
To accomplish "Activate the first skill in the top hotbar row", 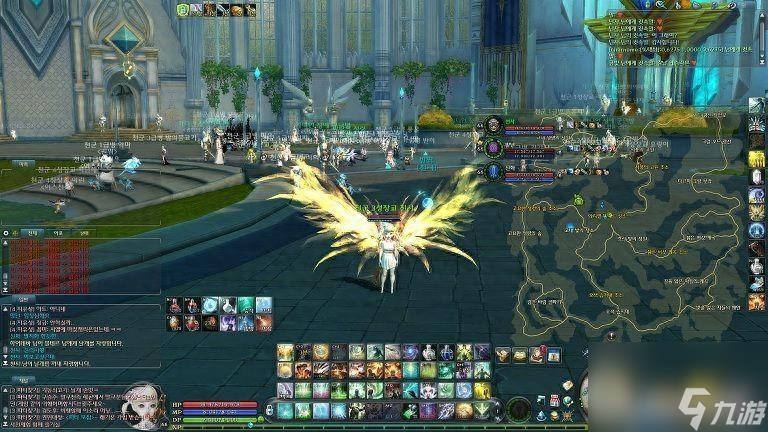I will pos(286,352).
